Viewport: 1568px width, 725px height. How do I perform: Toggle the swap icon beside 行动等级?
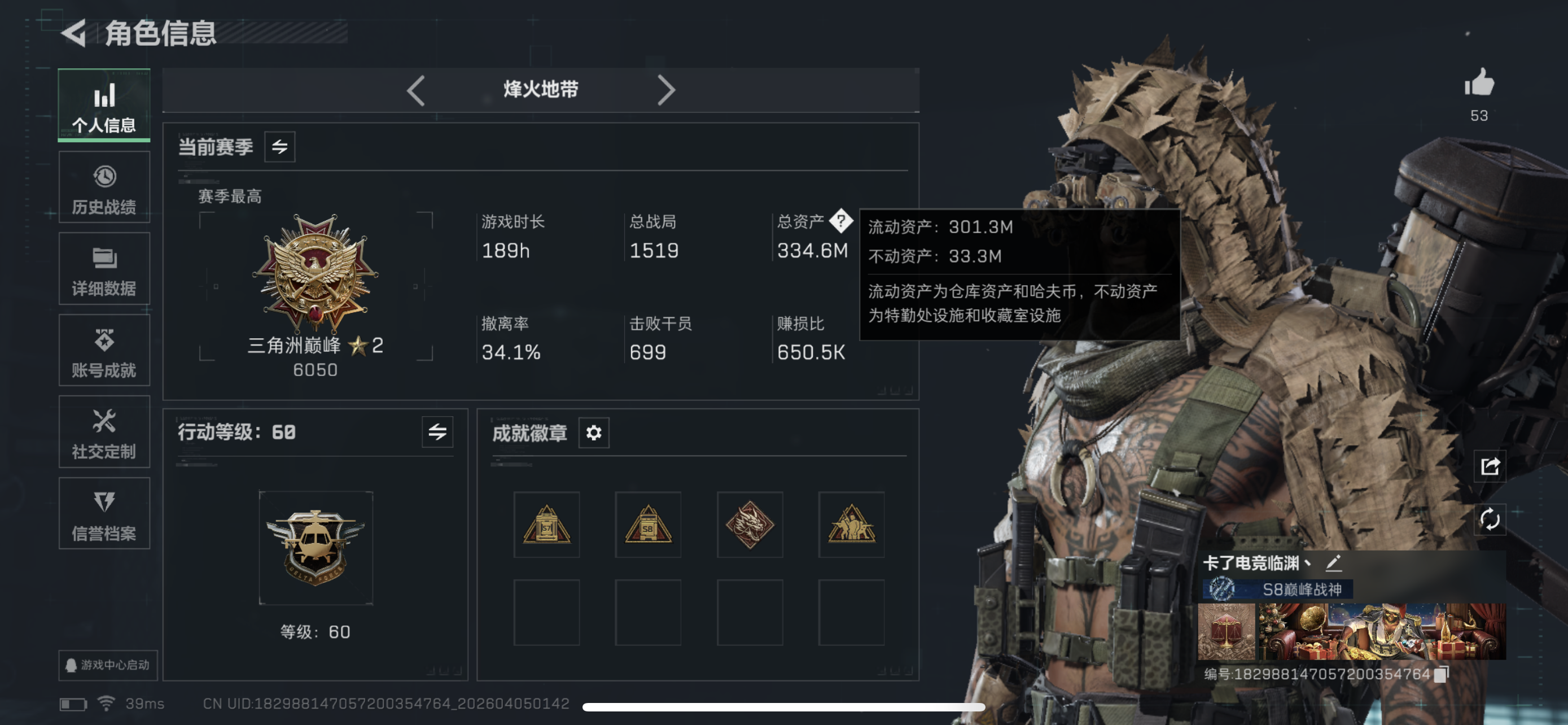pyautogui.click(x=436, y=432)
